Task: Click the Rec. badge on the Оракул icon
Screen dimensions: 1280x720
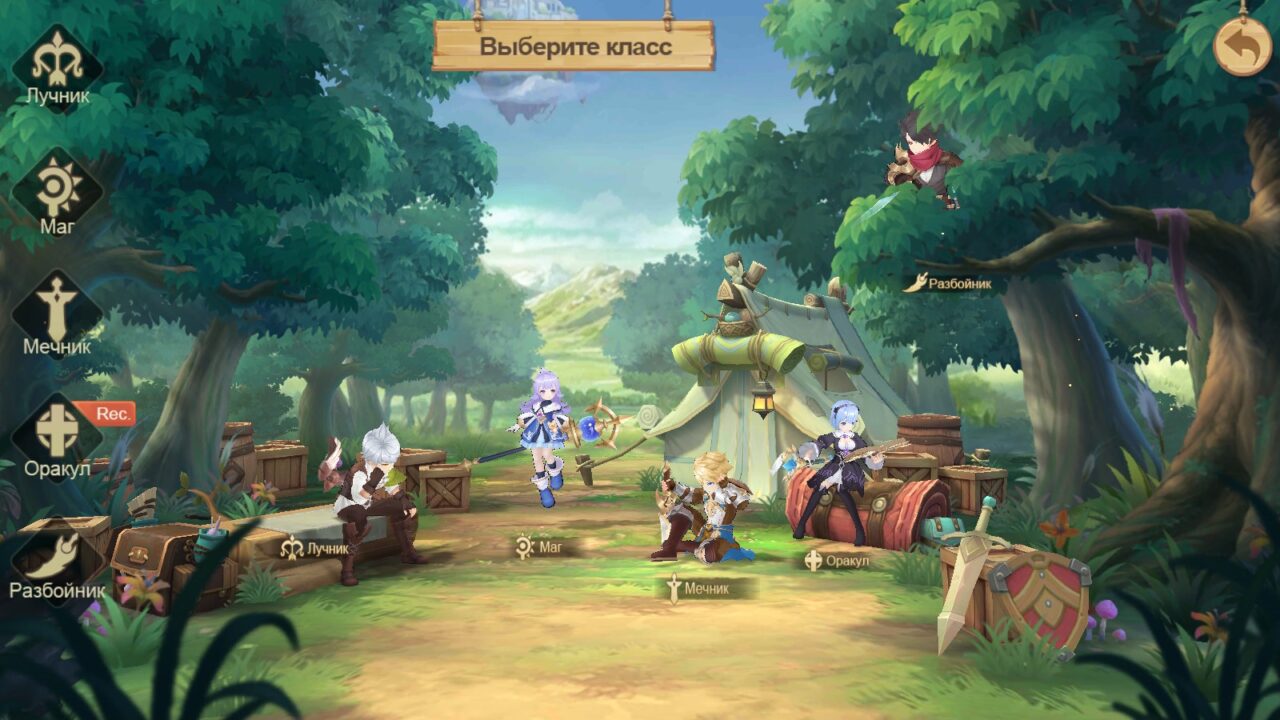Action: [111, 411]
